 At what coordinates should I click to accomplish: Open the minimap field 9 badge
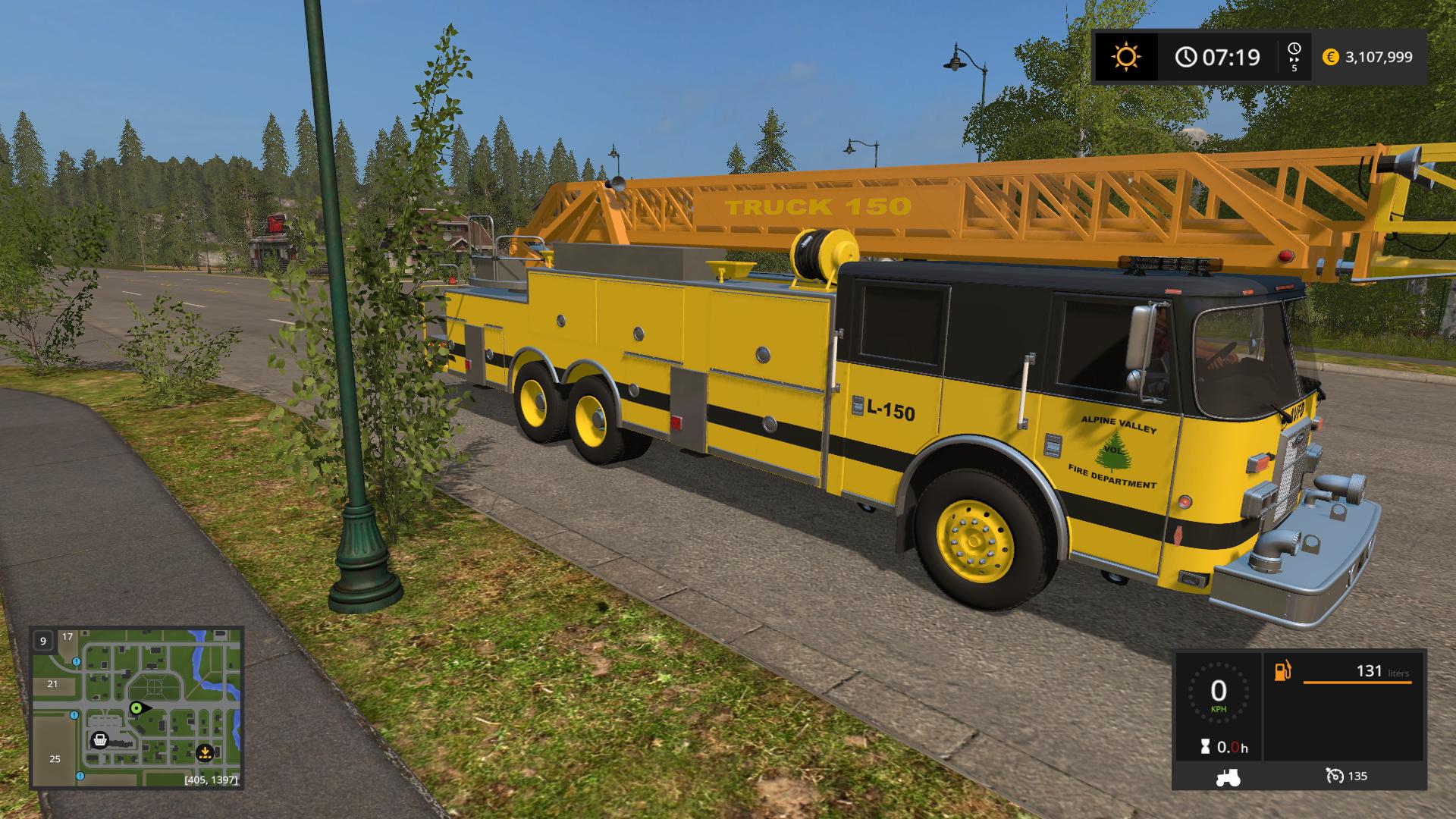pyautogui.click(x=43, y=641)
